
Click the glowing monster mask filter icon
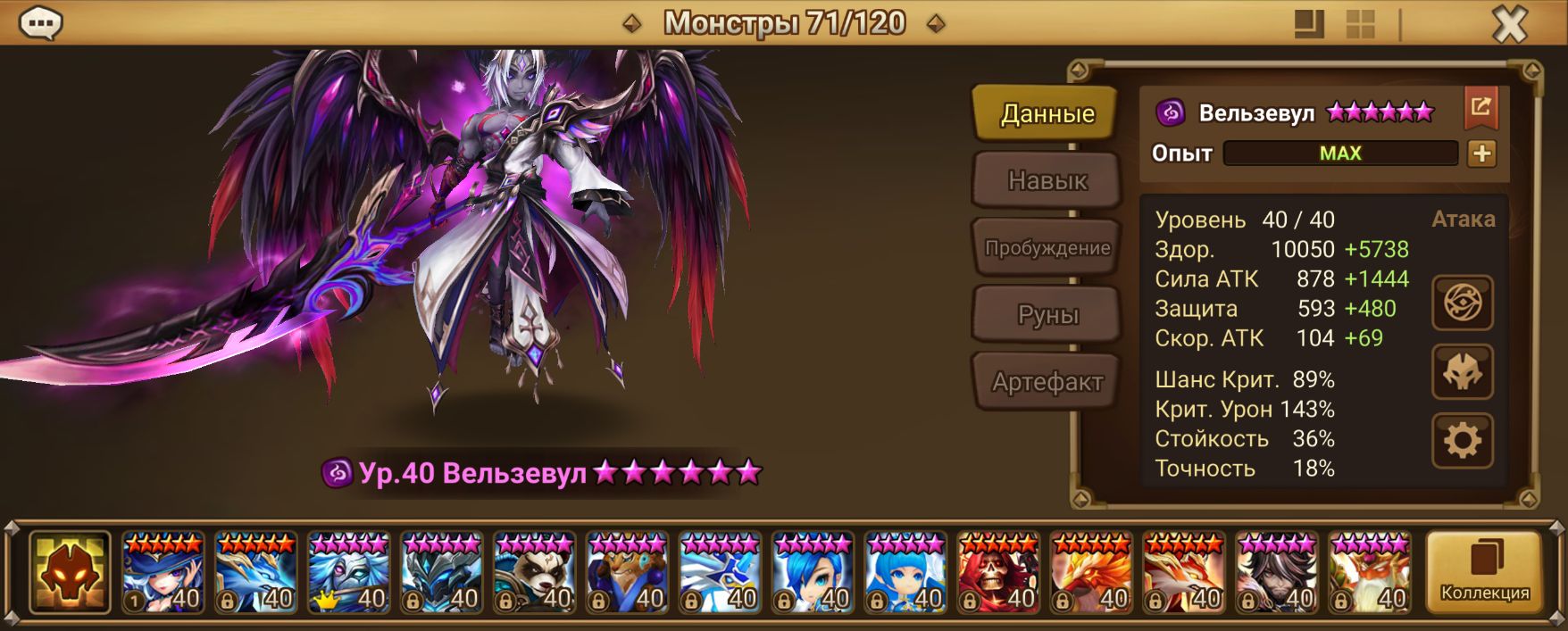[x=70, y=572]
